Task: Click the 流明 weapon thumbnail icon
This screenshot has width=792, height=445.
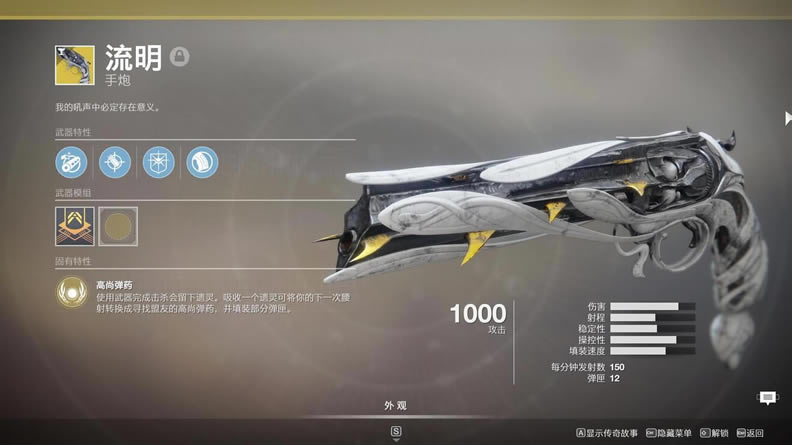Action: coord(75,65)
